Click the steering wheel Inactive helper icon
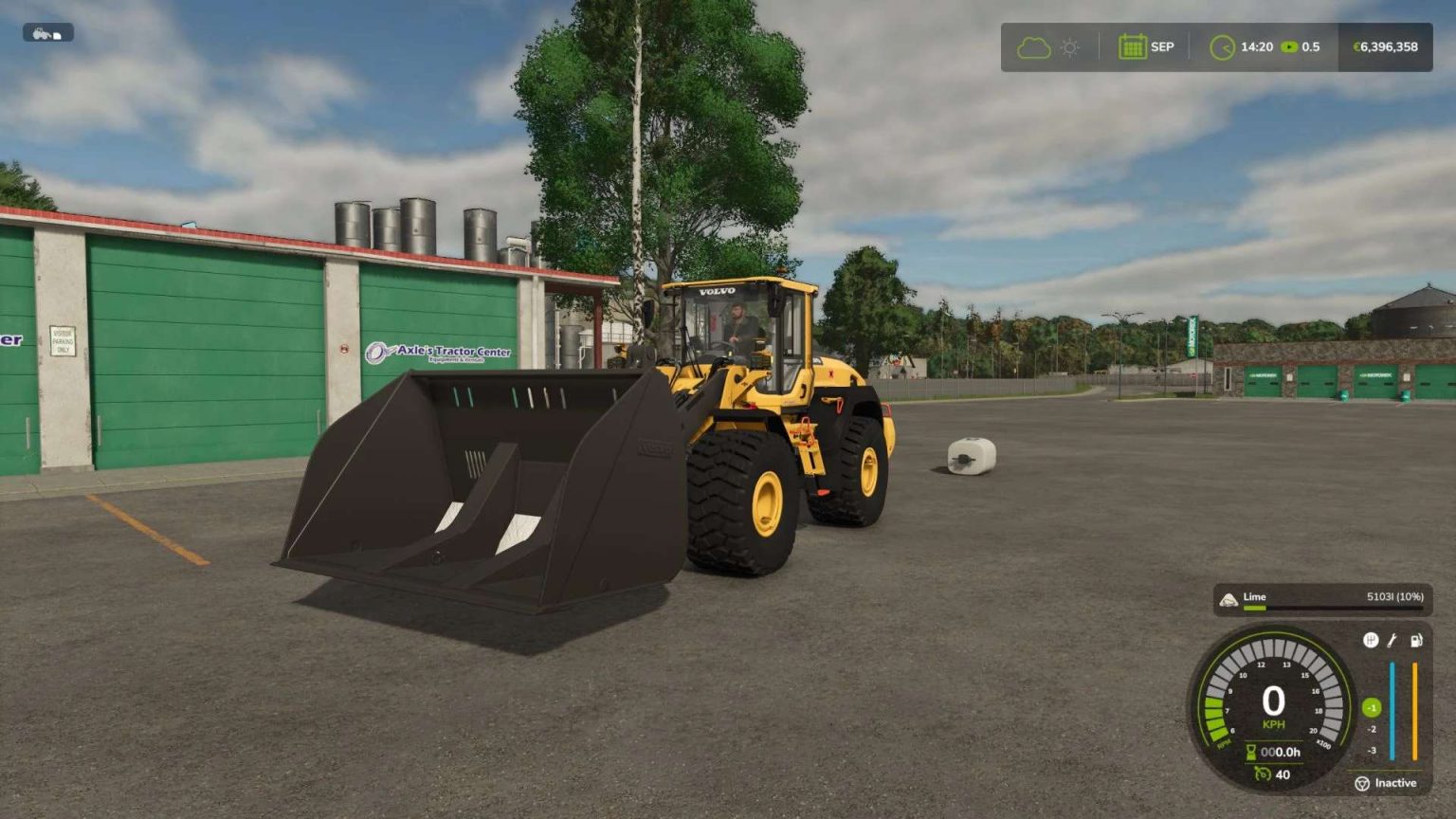Viewport: 1456px width, 819px height. tap(1363, 784)
